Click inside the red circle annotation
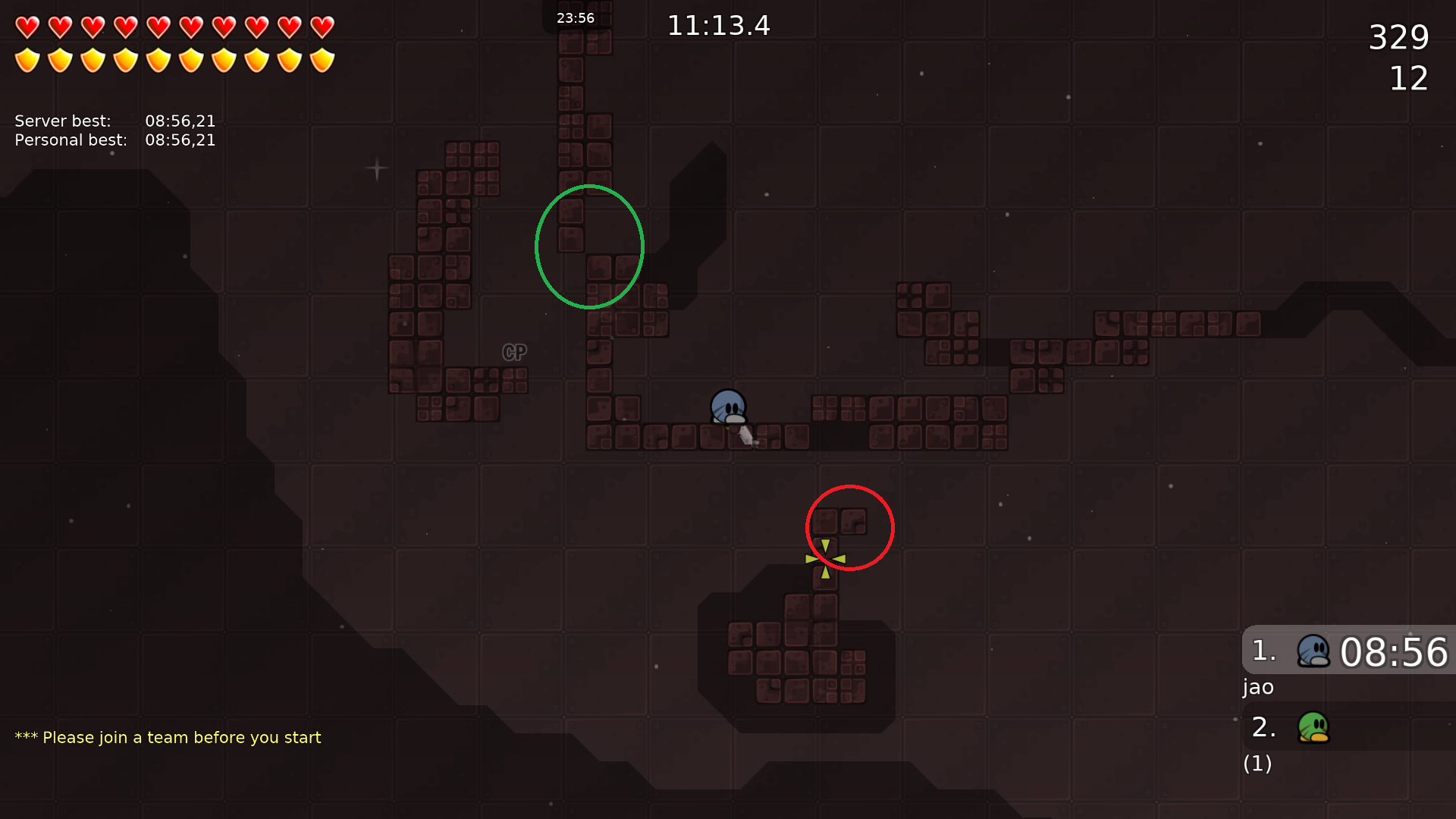The height and width of the screenshot is (819, 1456). click(849, 527)
